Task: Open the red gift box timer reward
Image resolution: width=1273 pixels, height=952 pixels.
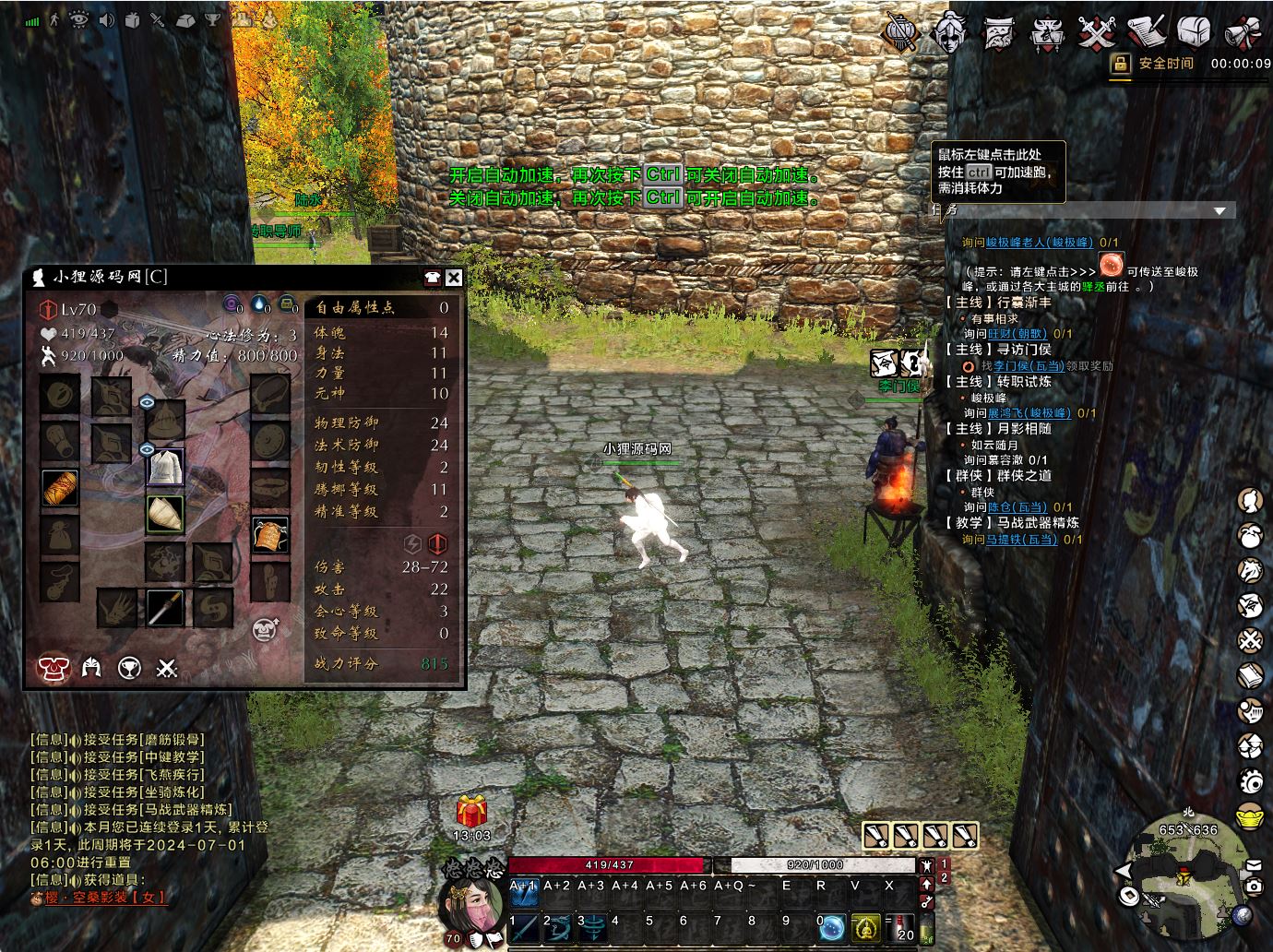Action: tap(471, 812)
